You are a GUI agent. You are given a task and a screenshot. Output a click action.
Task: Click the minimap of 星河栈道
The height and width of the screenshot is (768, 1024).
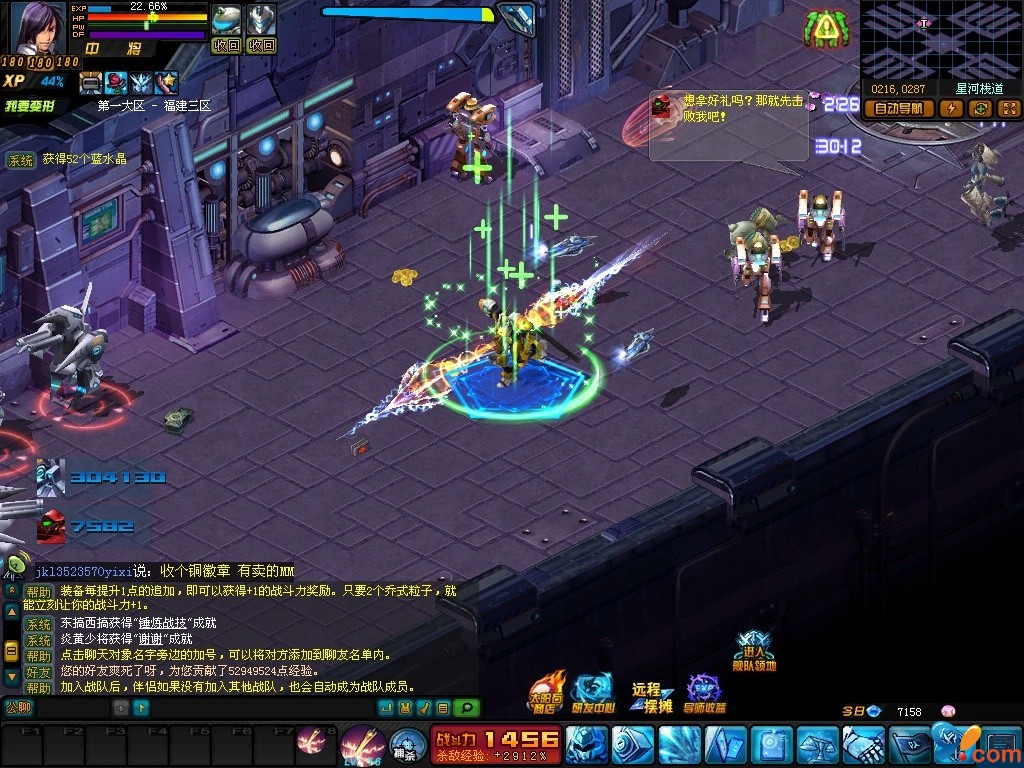(940, 40)
